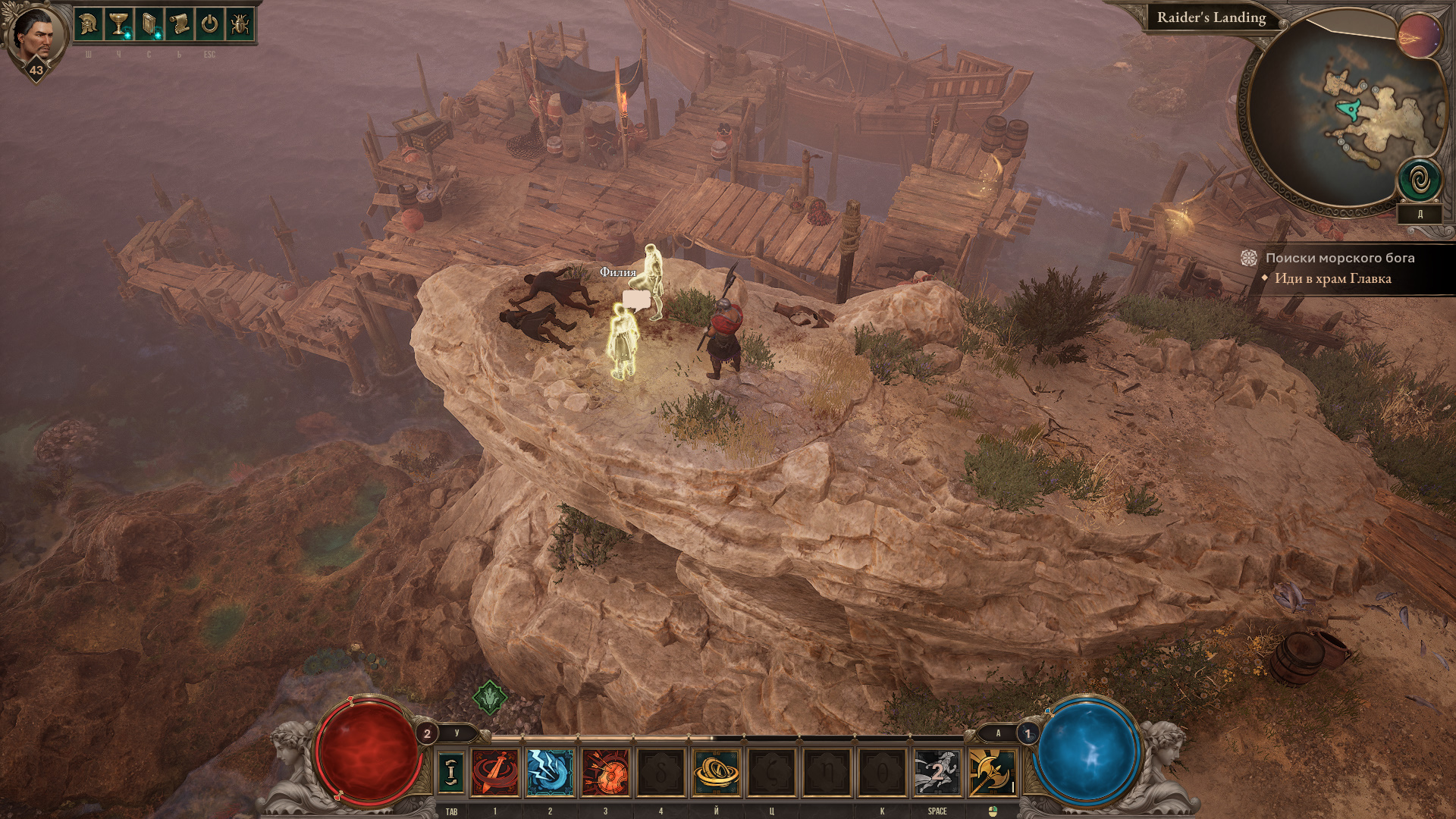Click the green lotus buff icon

pyautogui.click(x=489, y=695)
